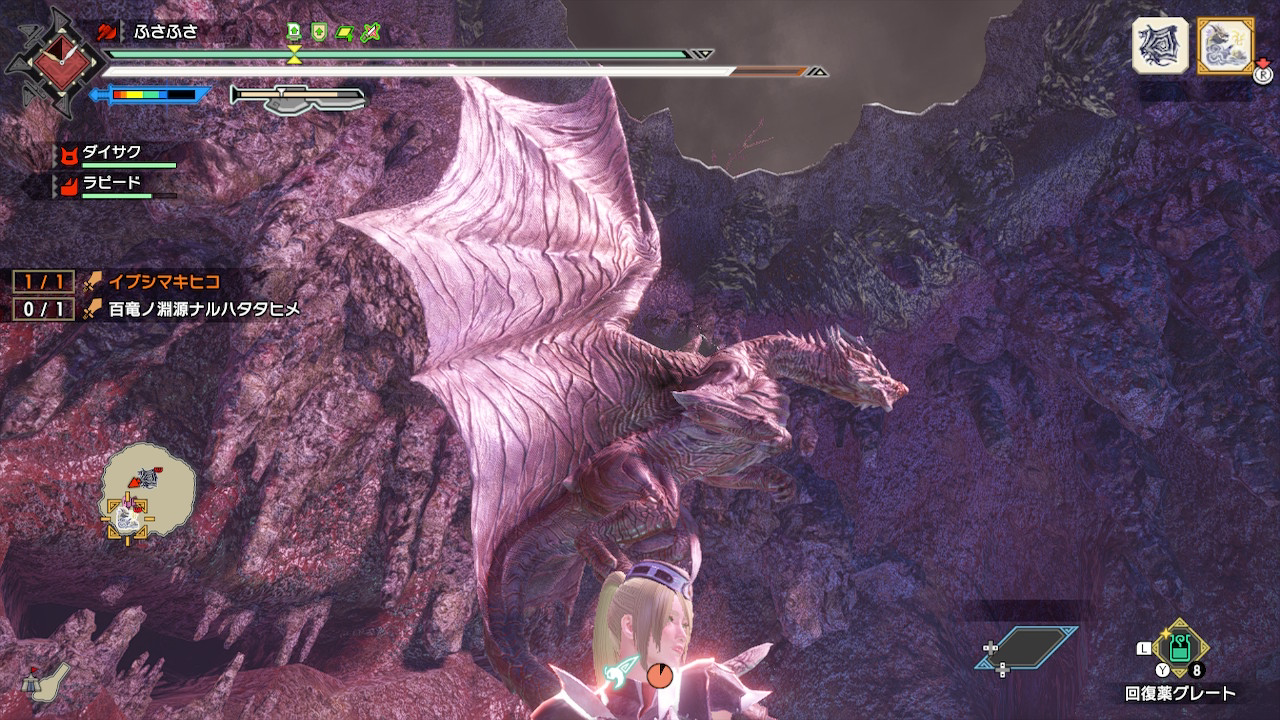Click the gunlance shell ammo icon
Viewport: 1280px width, 720px height.
(x=298, y=97)
